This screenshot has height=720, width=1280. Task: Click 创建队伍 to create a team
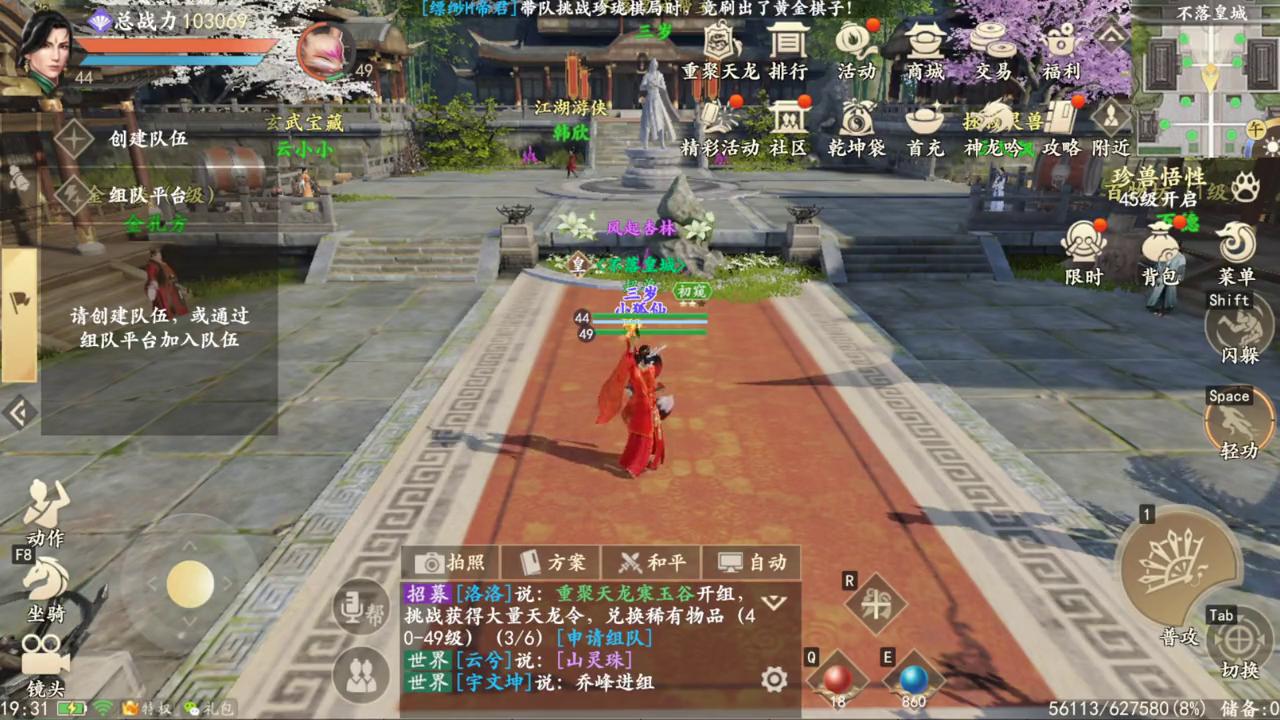point(147,138)
